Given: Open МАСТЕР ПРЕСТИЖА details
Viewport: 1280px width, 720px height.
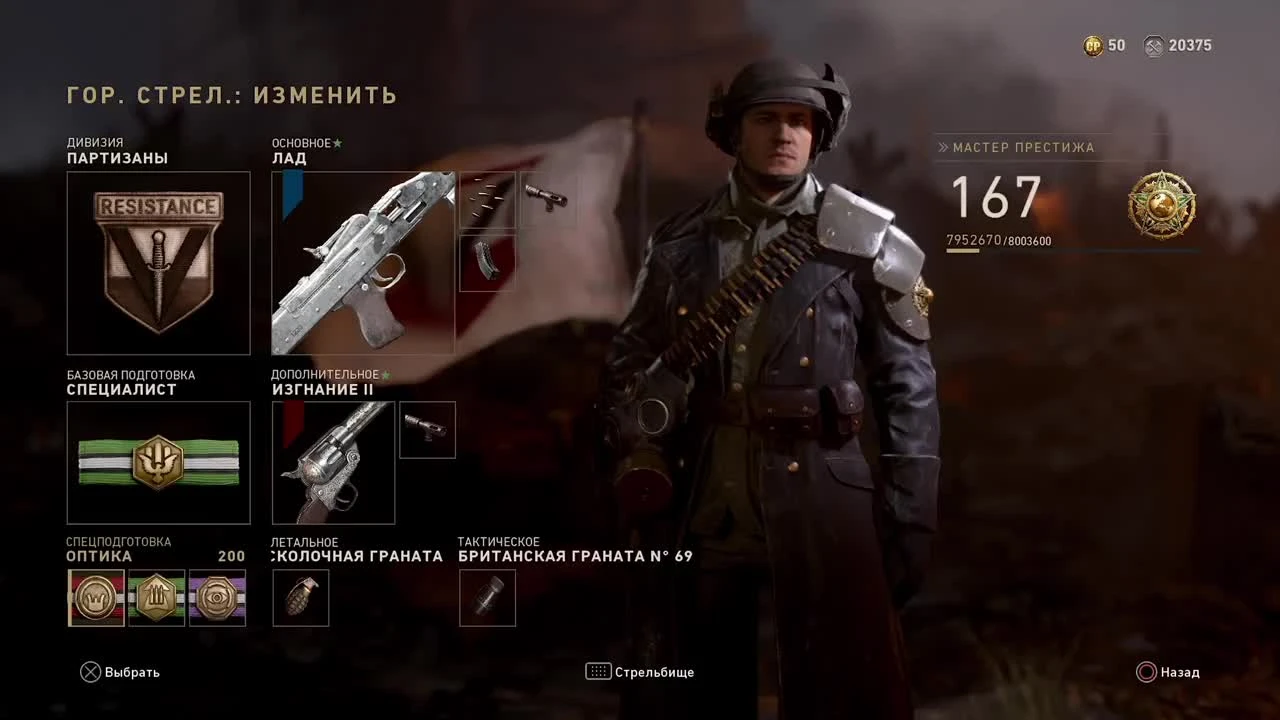Looking at the screenshot, I should (1022, 147).
